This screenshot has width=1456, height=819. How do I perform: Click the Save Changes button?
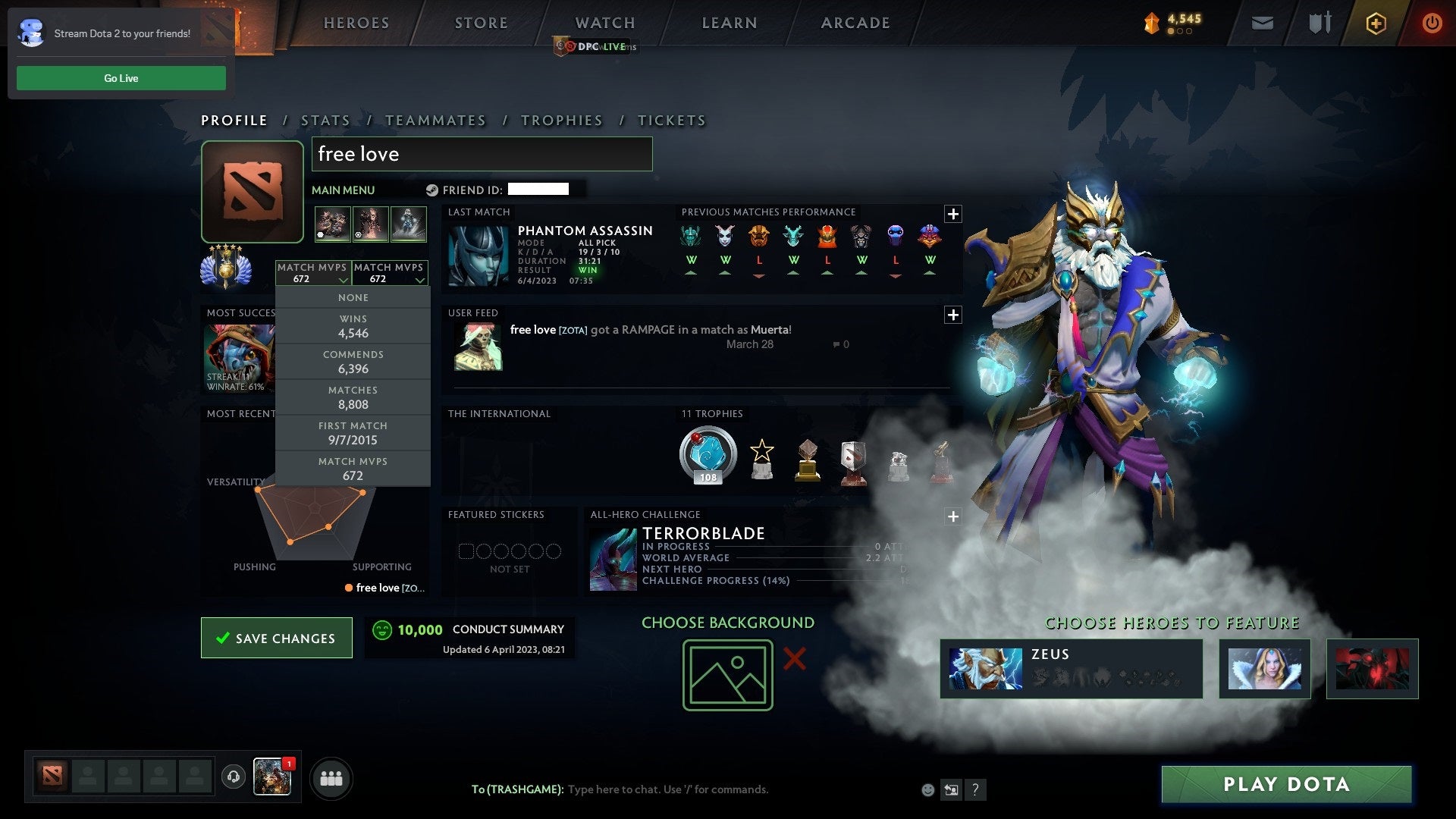(276, 638)
